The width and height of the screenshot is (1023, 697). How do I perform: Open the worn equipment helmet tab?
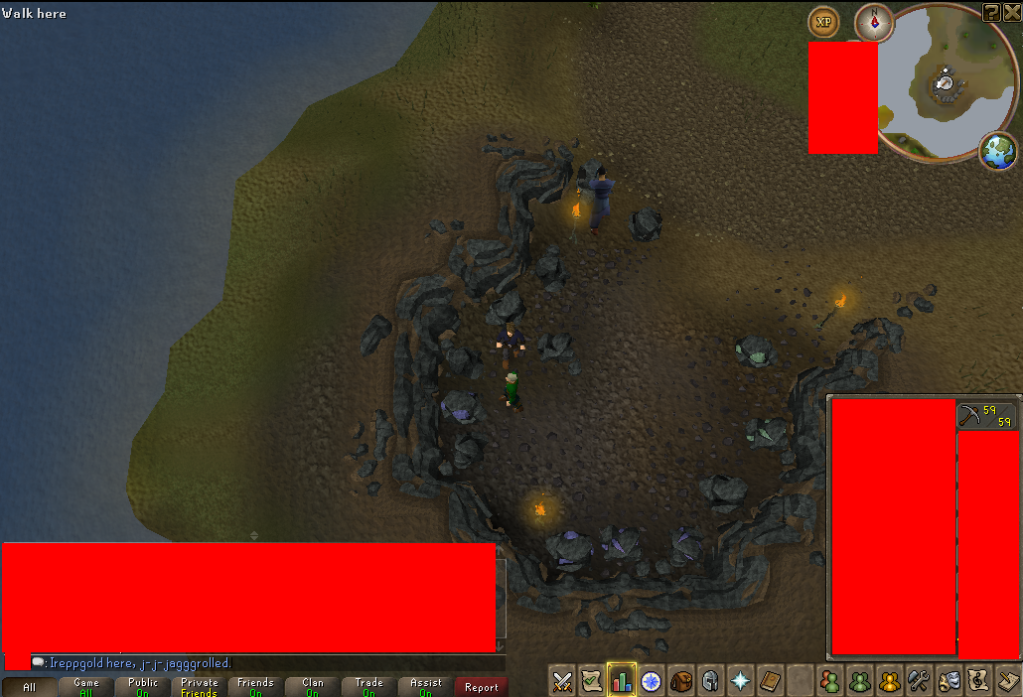tap(711, 681)
